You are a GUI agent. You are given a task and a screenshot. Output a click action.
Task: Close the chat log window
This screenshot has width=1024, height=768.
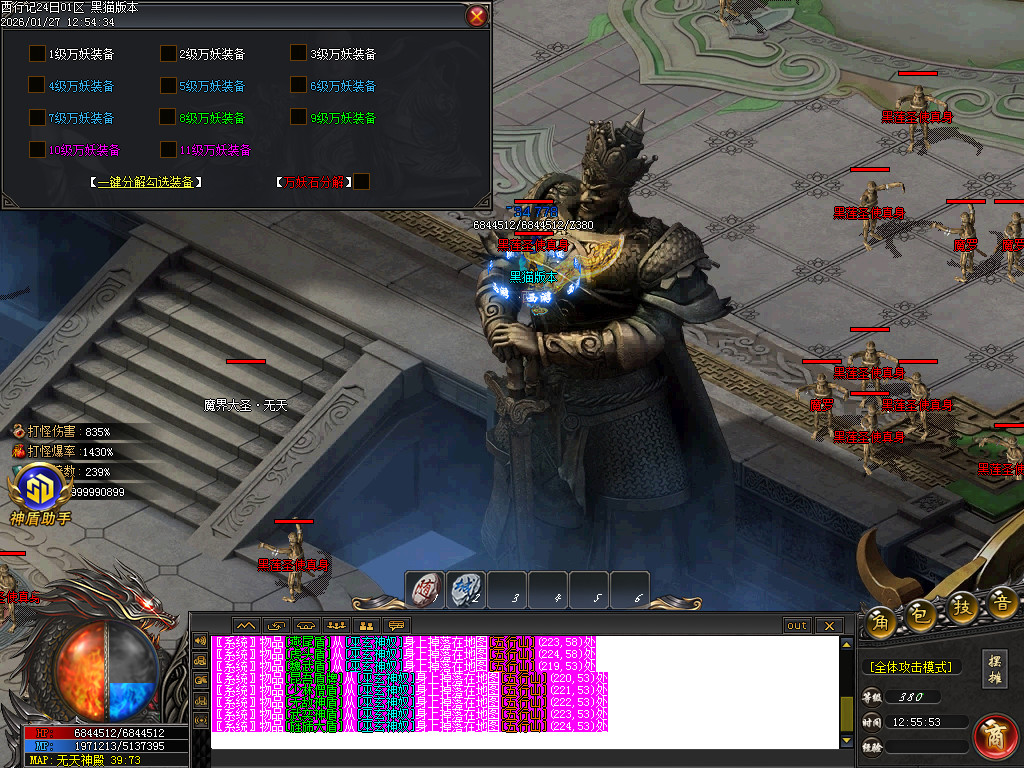[x=828, y=626]
